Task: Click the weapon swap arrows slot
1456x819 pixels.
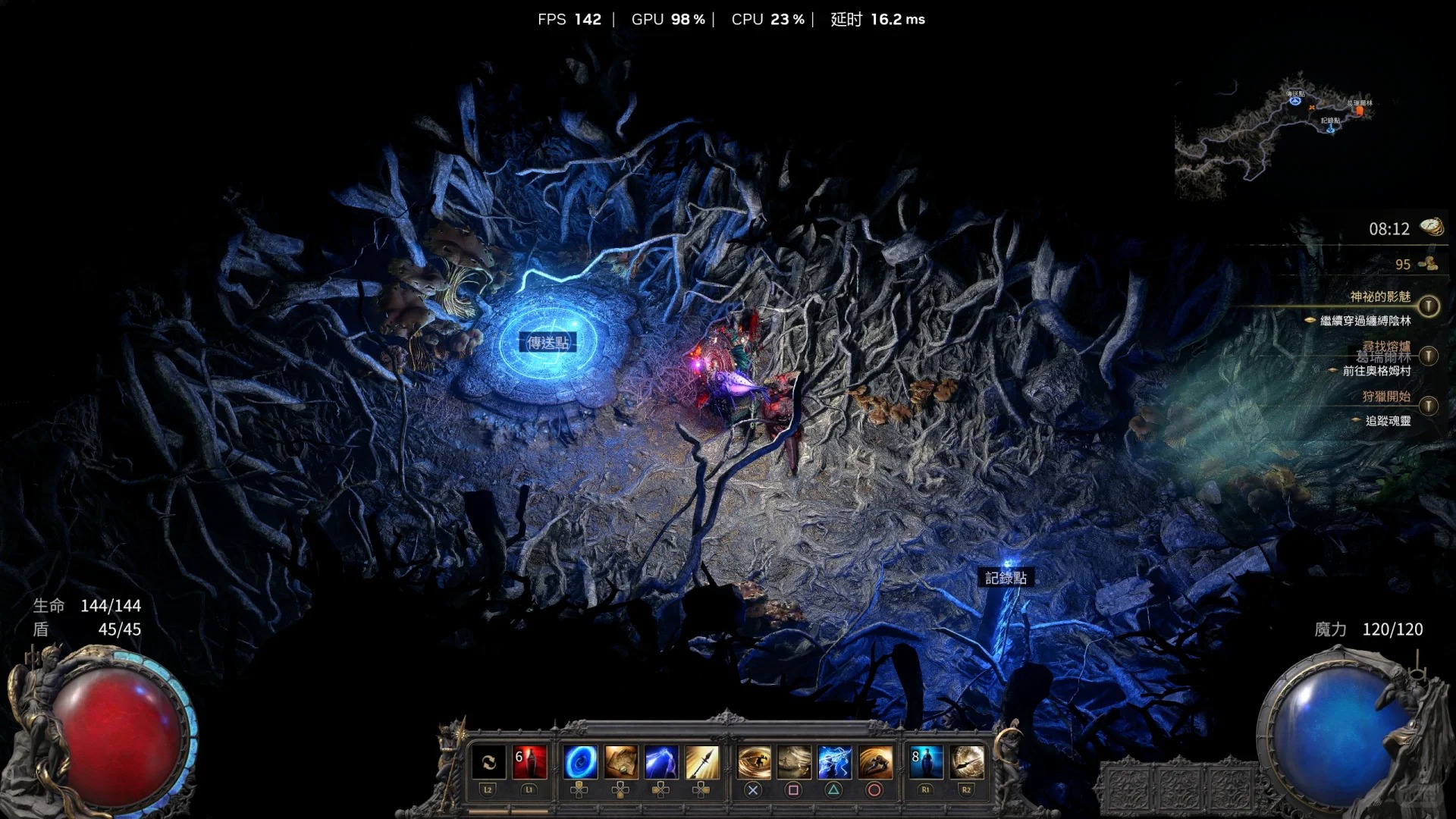Action: pyautogui.click(x=488, y=762)
